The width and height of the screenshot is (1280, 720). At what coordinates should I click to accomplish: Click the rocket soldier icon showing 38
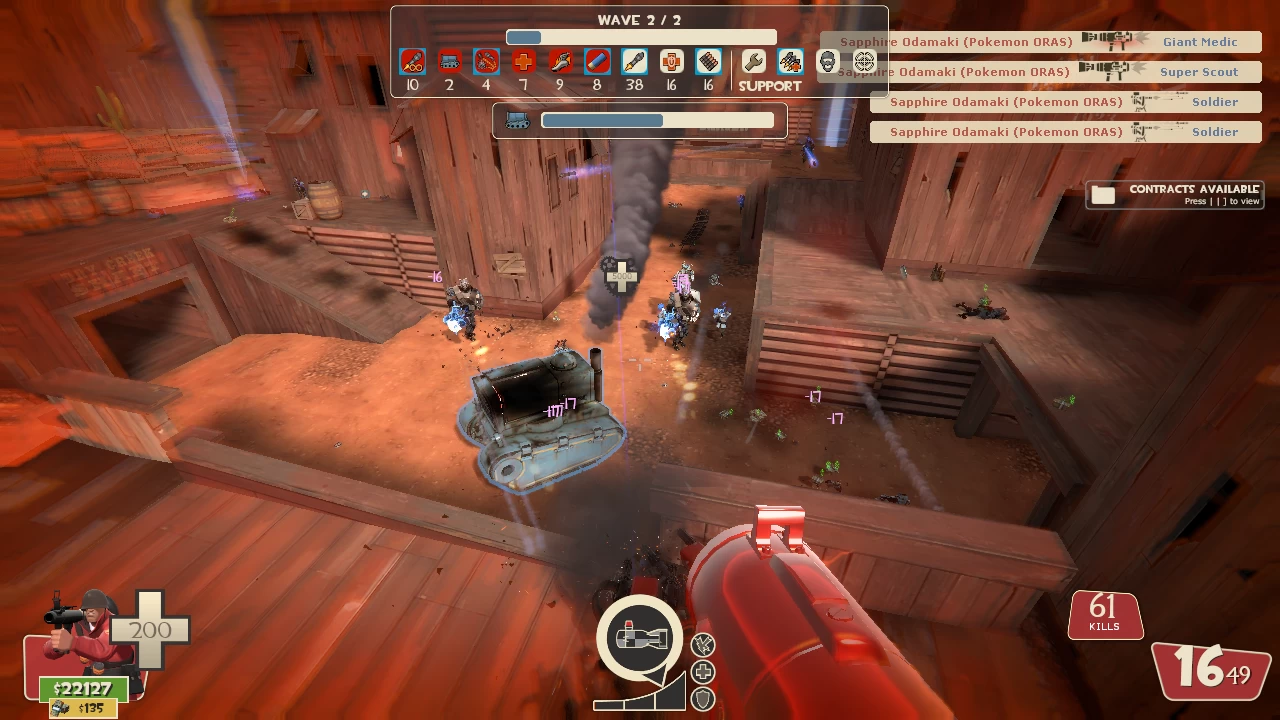click(634, 62)
